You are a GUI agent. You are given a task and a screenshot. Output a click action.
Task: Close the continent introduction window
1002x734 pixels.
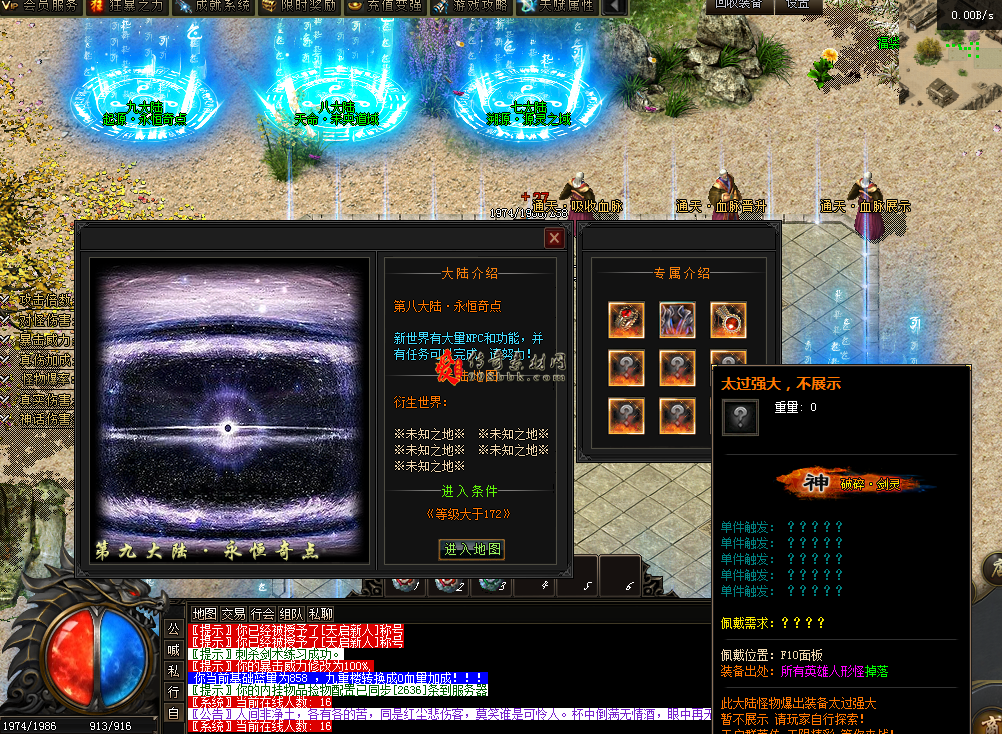[553, 238]
